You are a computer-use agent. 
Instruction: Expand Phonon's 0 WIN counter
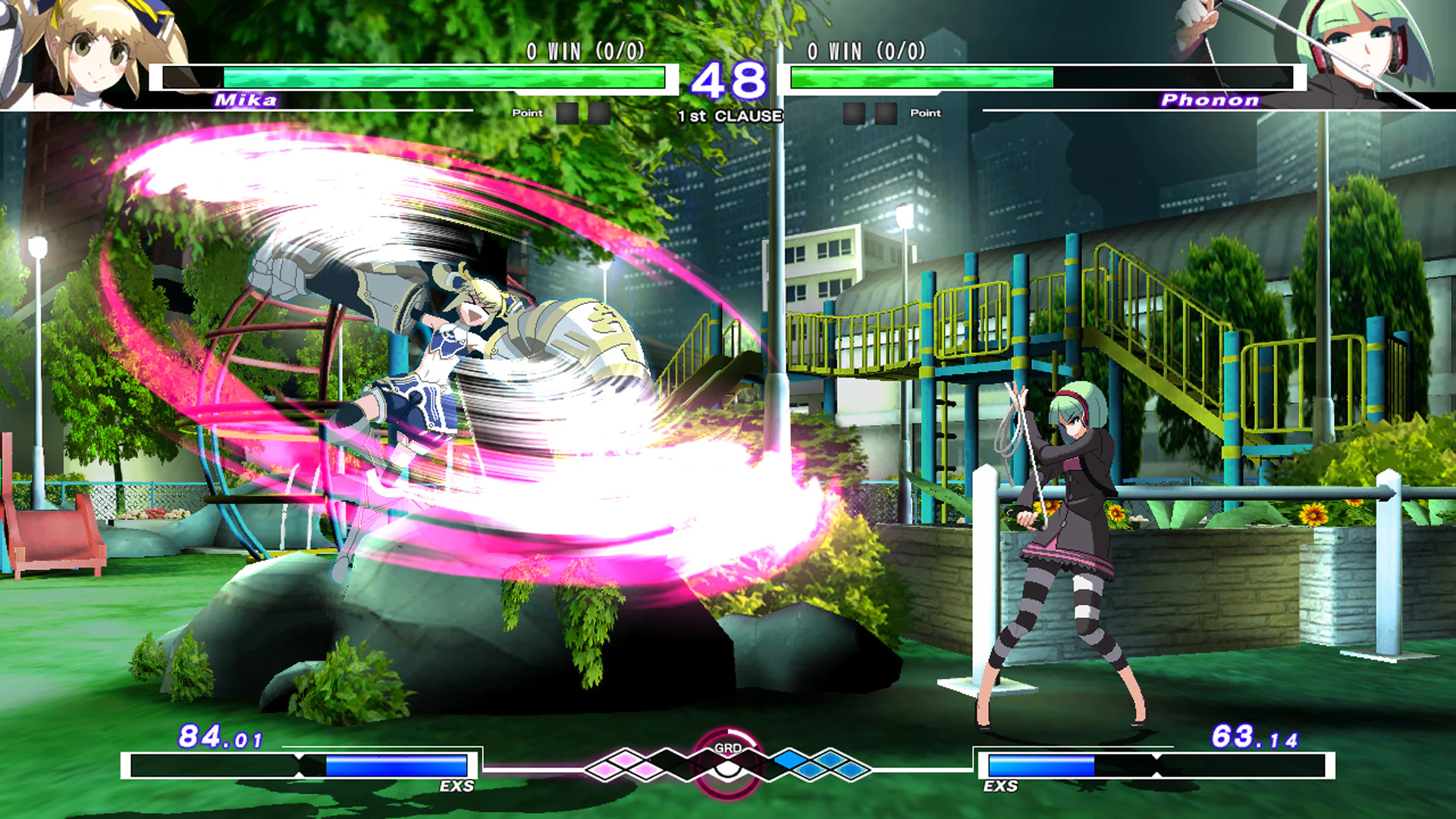pos(864,52)
